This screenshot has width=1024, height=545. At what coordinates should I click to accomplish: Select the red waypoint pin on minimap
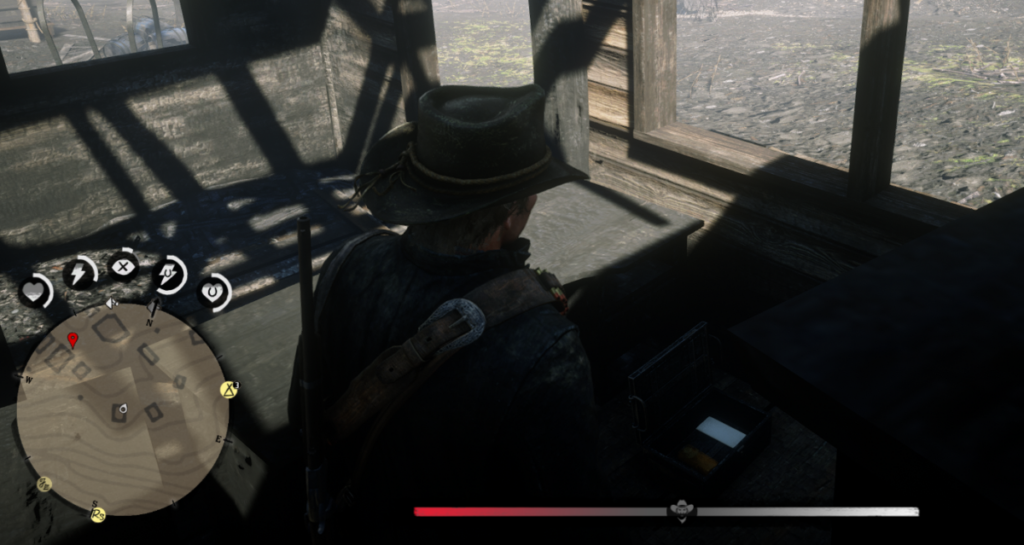pos(72,341)
